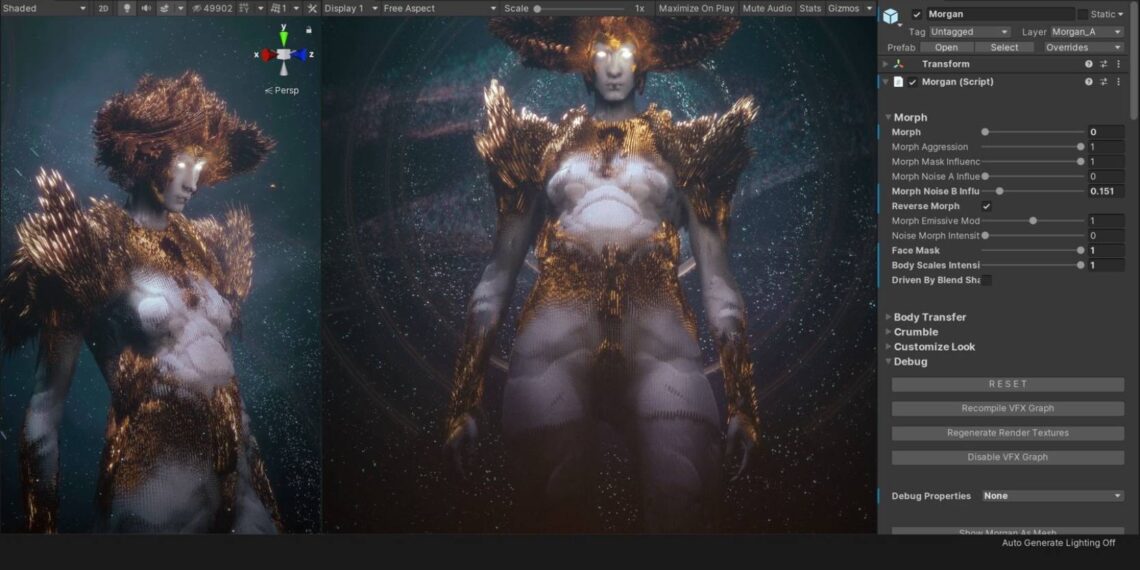Disable the VFX Graph
The width and height of the screenshot is (1140, 570).
coord(1007,457)
